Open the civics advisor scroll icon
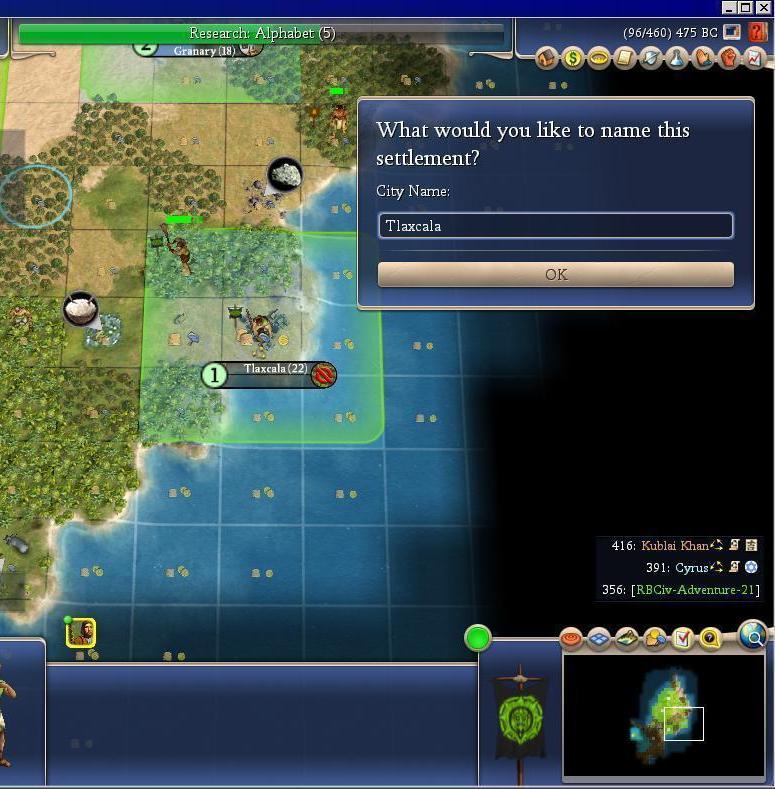Image resolution: width=775 pixels, height=789 pixels. (x=625, y=58)
